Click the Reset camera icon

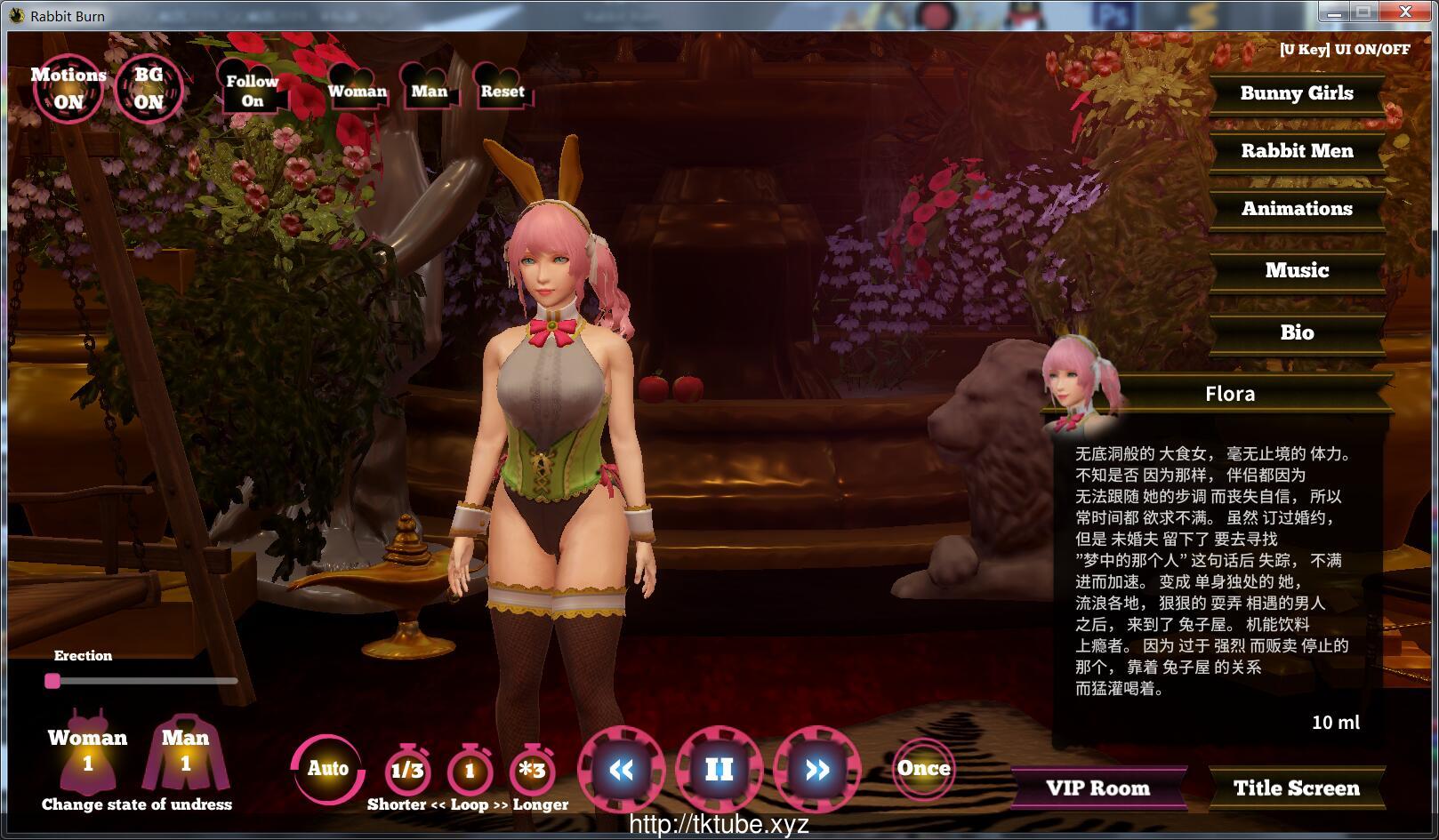pyautogui.click(x=502, y=91)
